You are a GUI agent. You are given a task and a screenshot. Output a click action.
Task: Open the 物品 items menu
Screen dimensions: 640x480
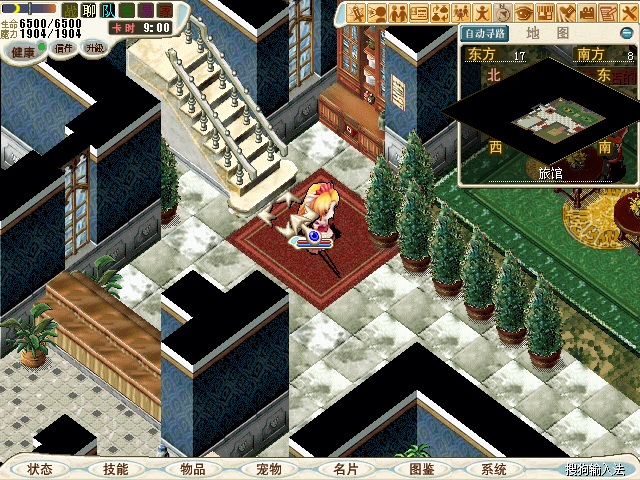click(x=193, y=468)
